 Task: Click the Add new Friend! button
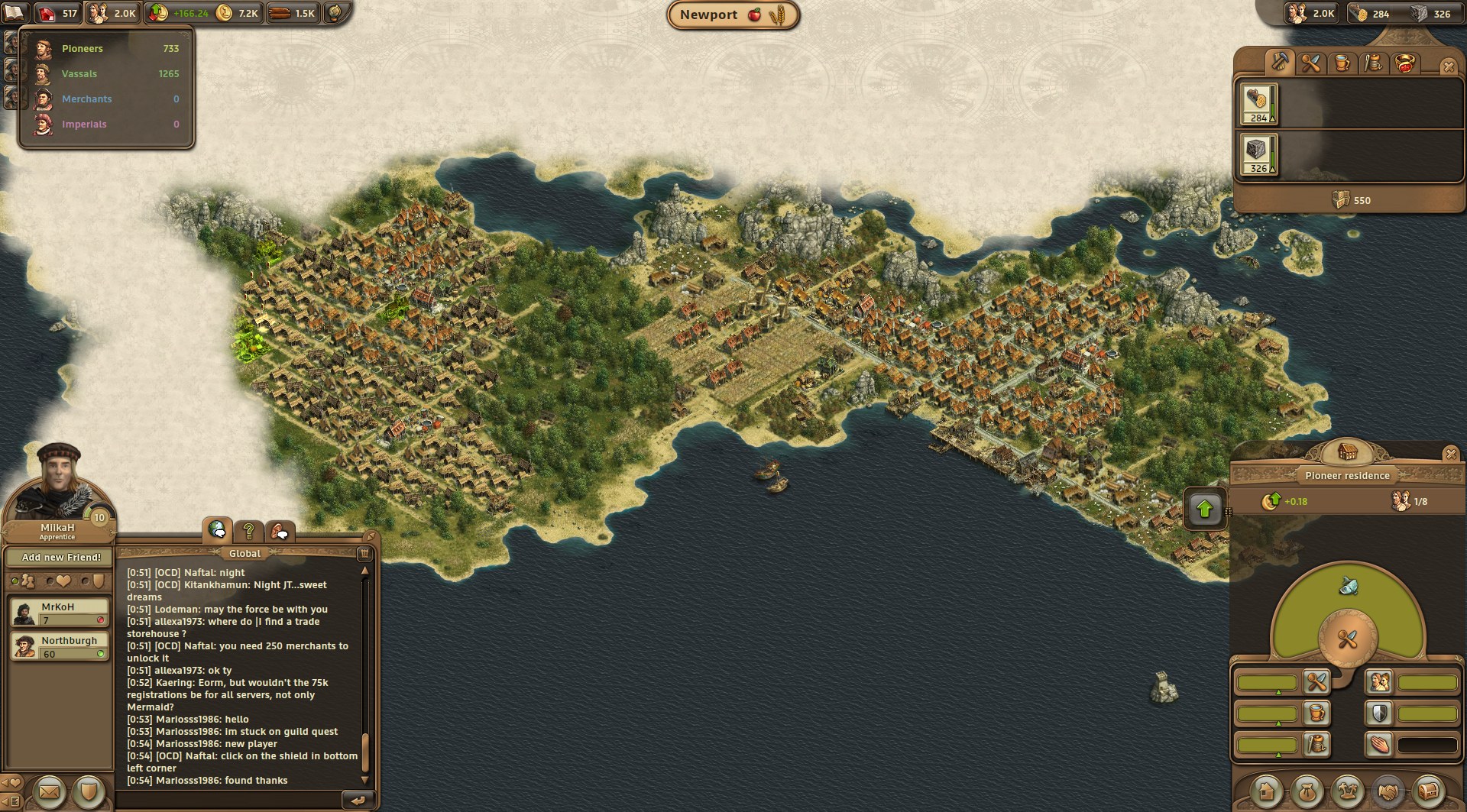point(61,558)
